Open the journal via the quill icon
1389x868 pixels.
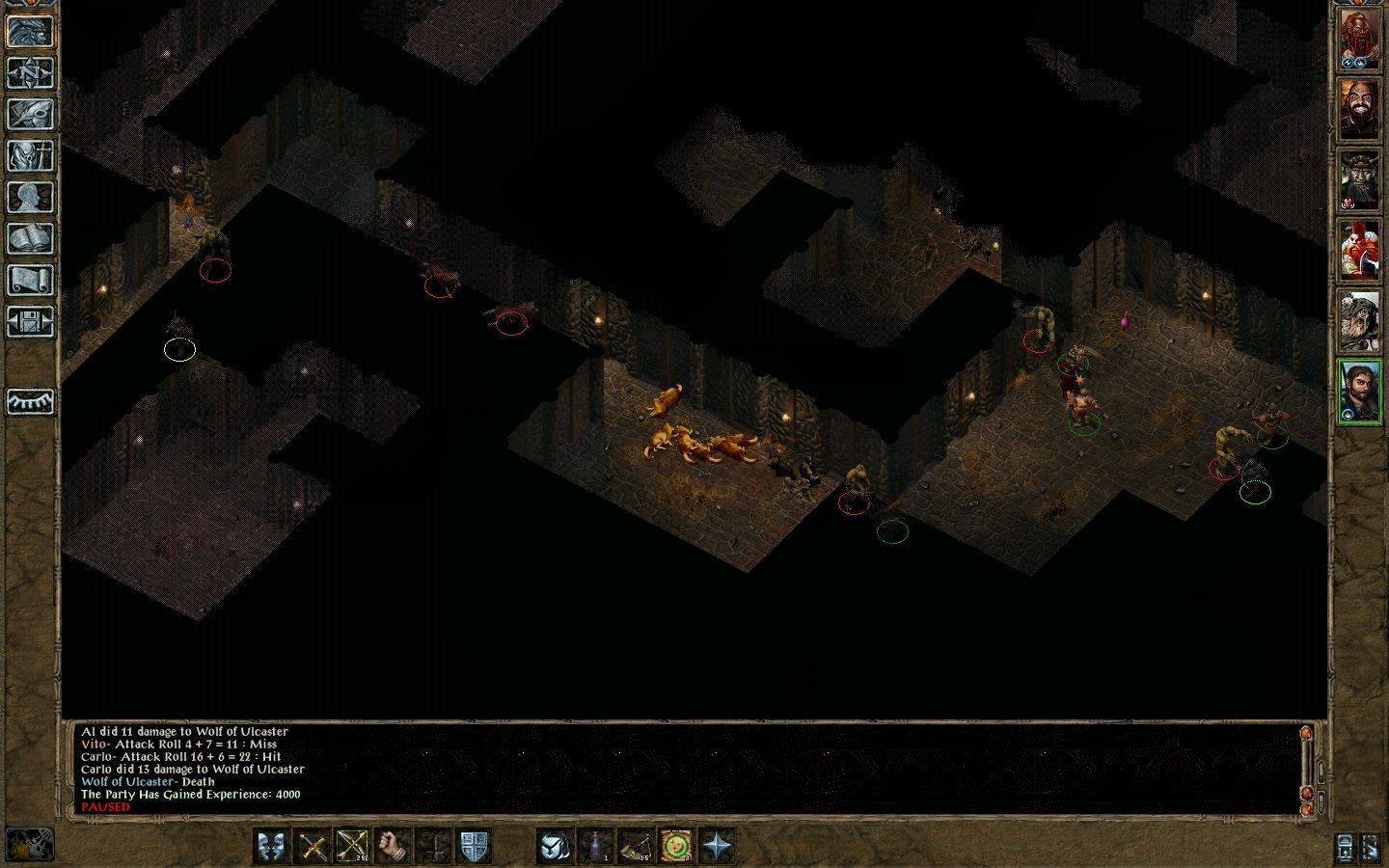[x=30, y=114]
